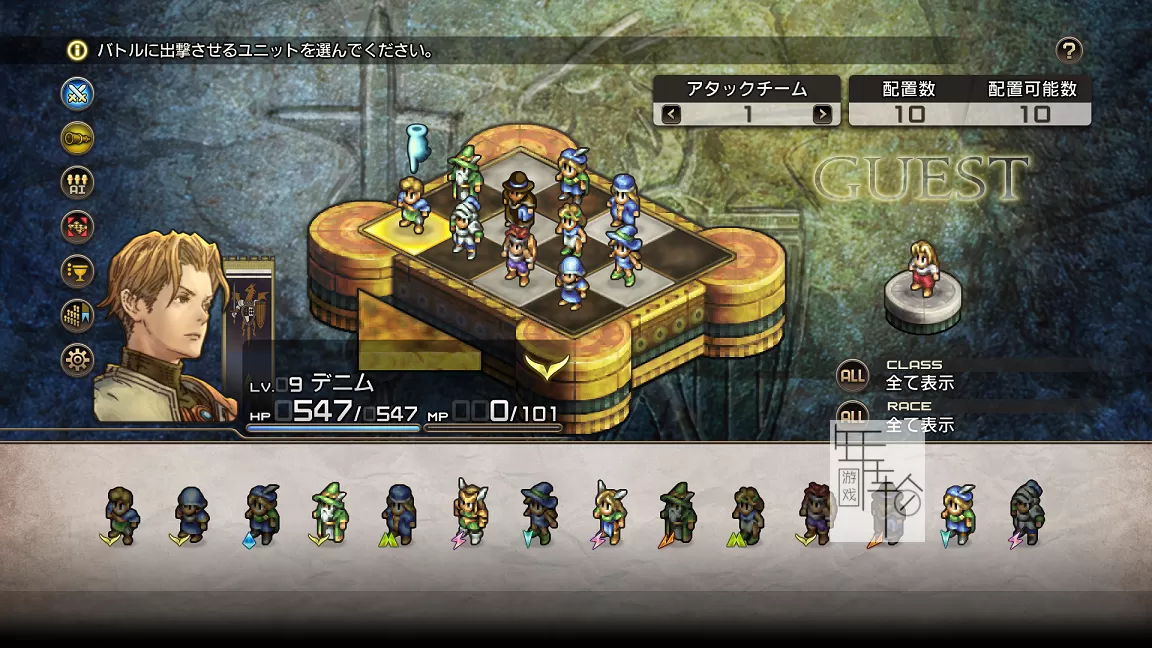
Task: Select the brown-hat unit at board center
Action: click(x=518, y=197)
